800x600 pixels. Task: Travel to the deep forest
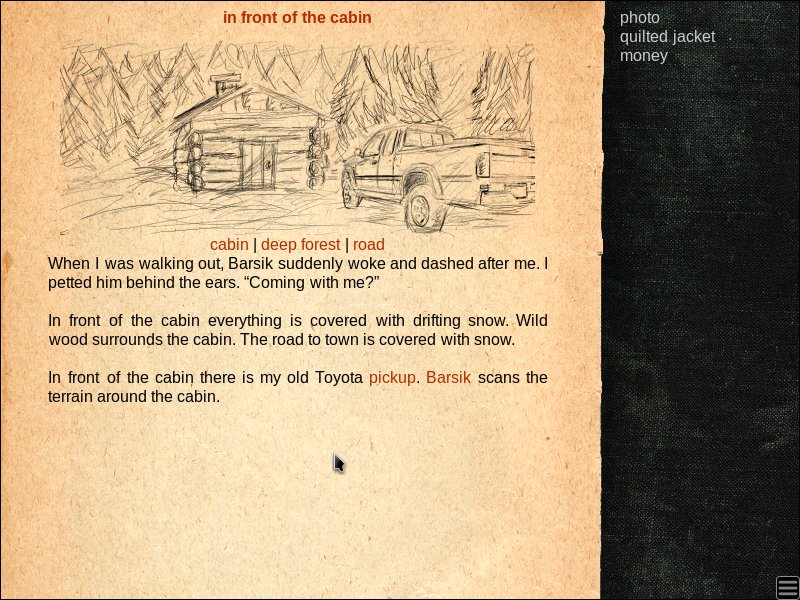point(300,245)
